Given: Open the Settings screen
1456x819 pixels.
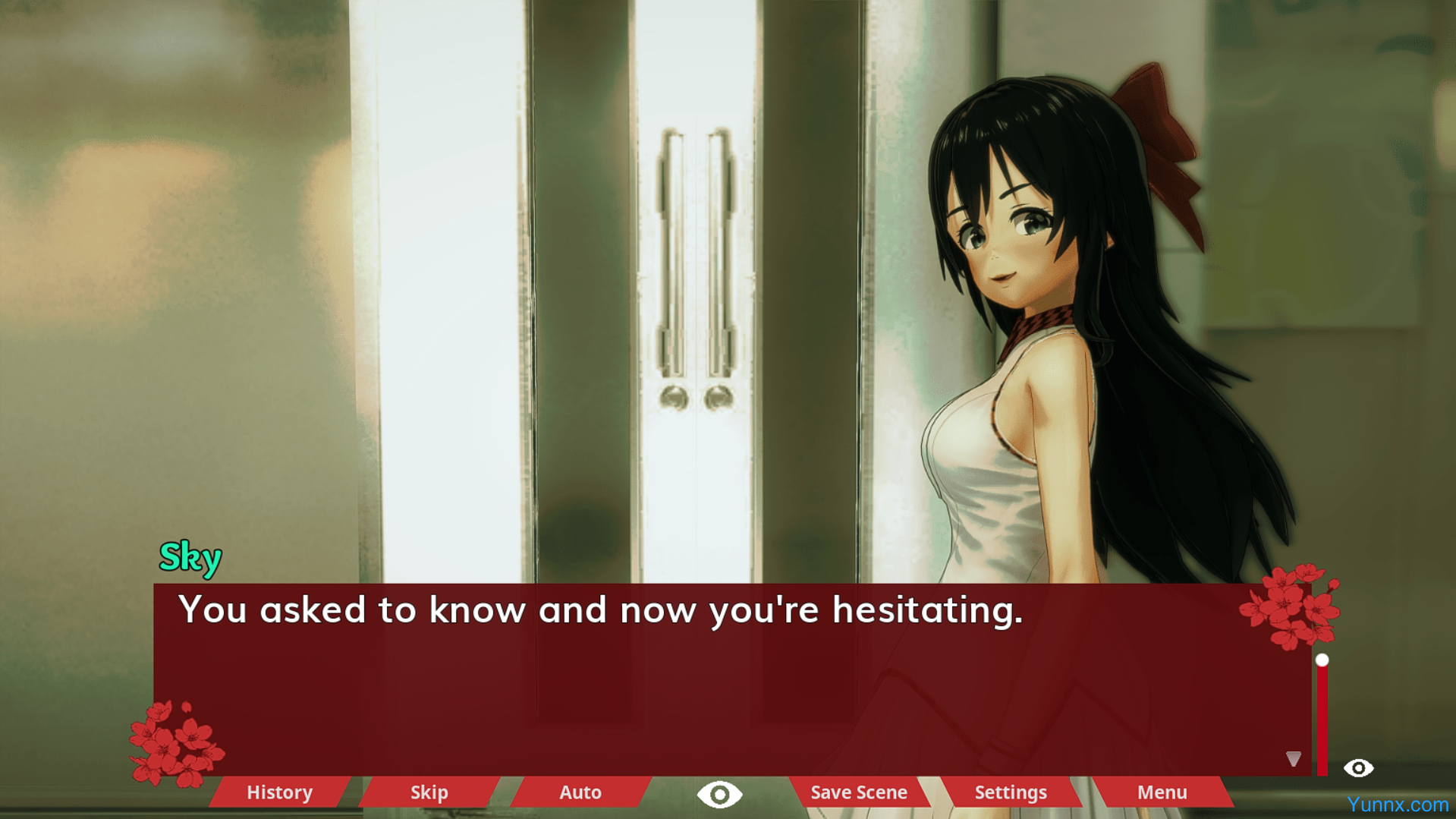Looking at the screenshot, I should point(1011,792).
